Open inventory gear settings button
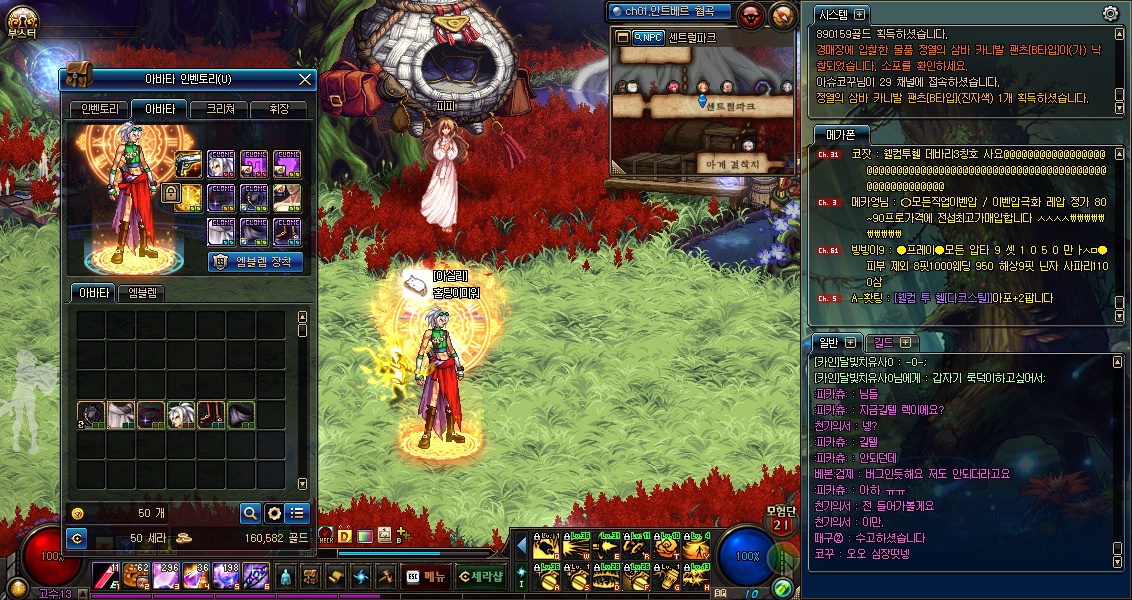1132x600 pixels. pos(274,513)
